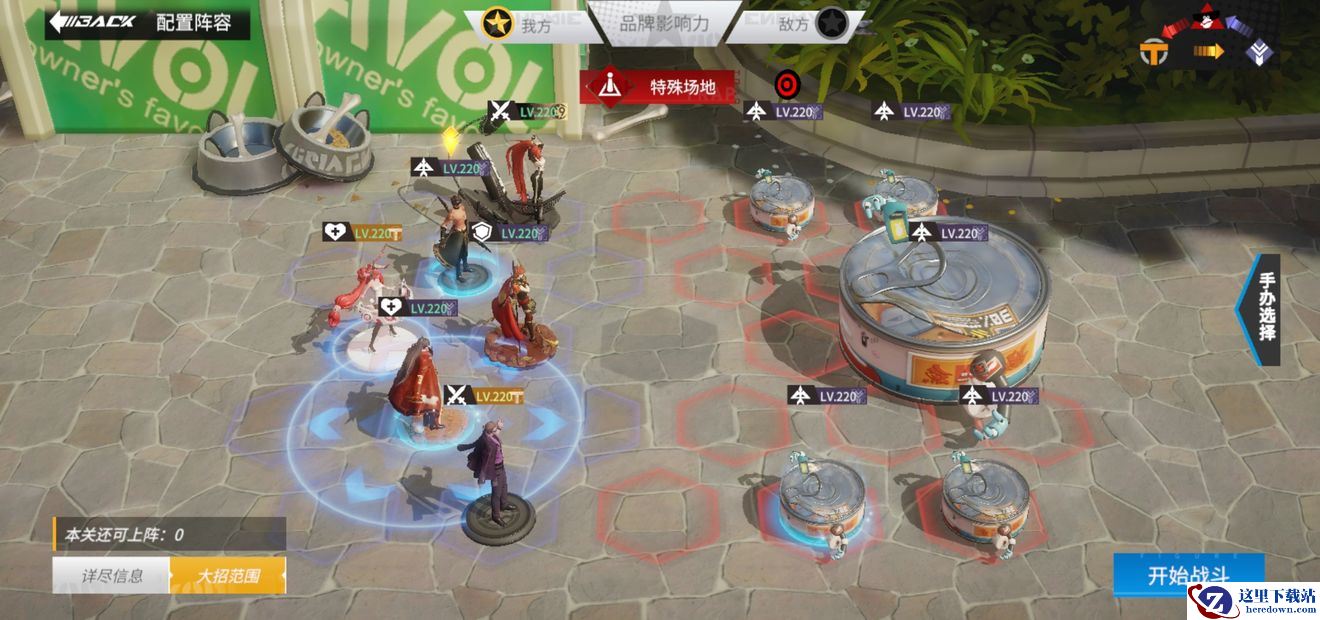
Task: Select the large center canned-food enemy
Action: 942,310
